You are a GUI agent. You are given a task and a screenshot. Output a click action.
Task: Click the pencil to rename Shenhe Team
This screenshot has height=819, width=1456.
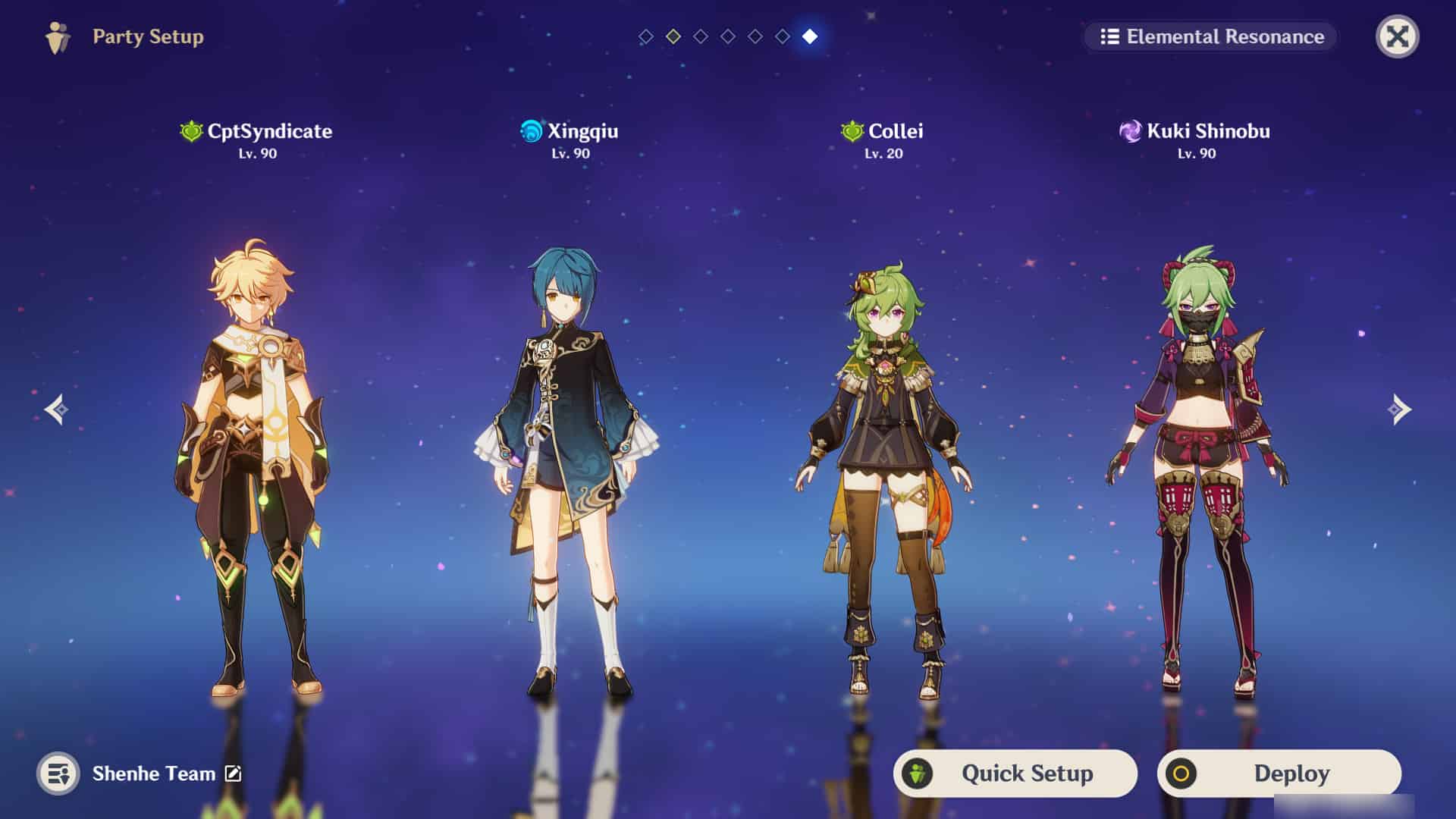pyautogui.click(x=233, y=773)
